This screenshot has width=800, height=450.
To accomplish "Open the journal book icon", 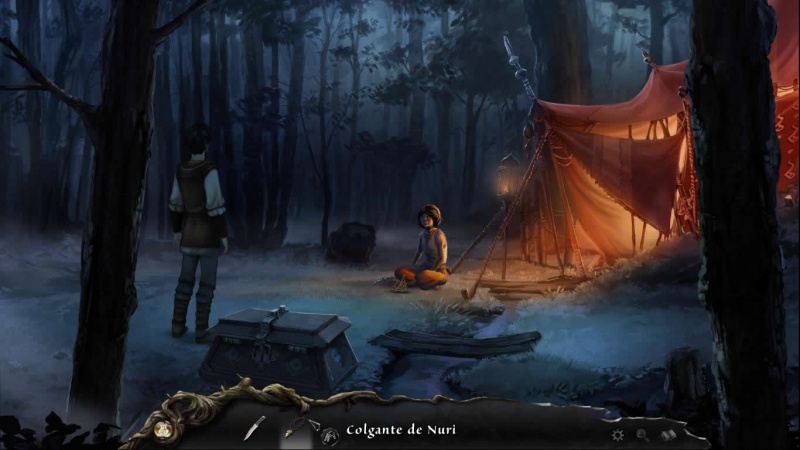I will pos(669,435).
